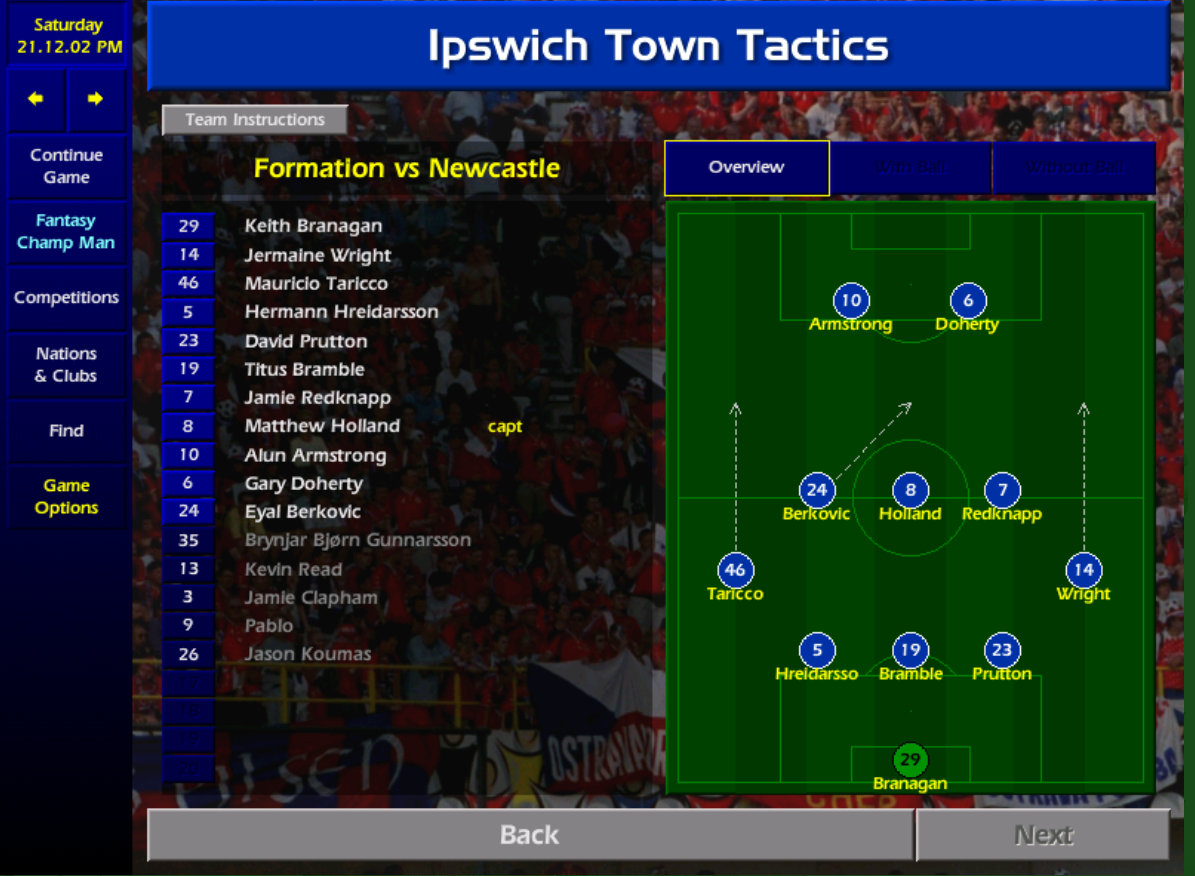Click the Back button

529,835
